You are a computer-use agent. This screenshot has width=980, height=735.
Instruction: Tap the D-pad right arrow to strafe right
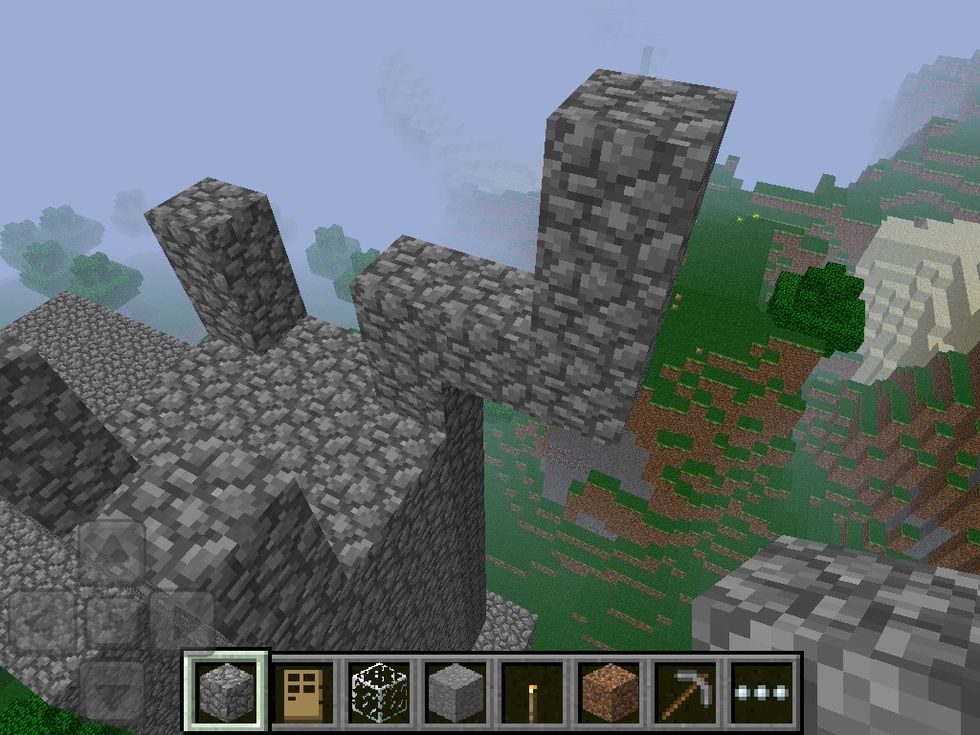(180, 620)
